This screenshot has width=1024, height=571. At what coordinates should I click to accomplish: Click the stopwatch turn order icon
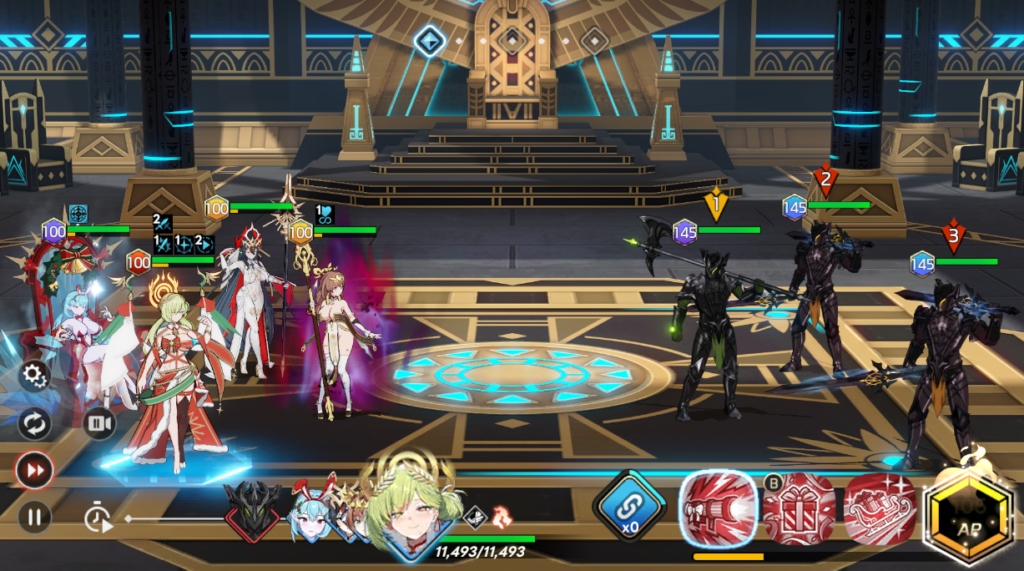coord(97,518)
